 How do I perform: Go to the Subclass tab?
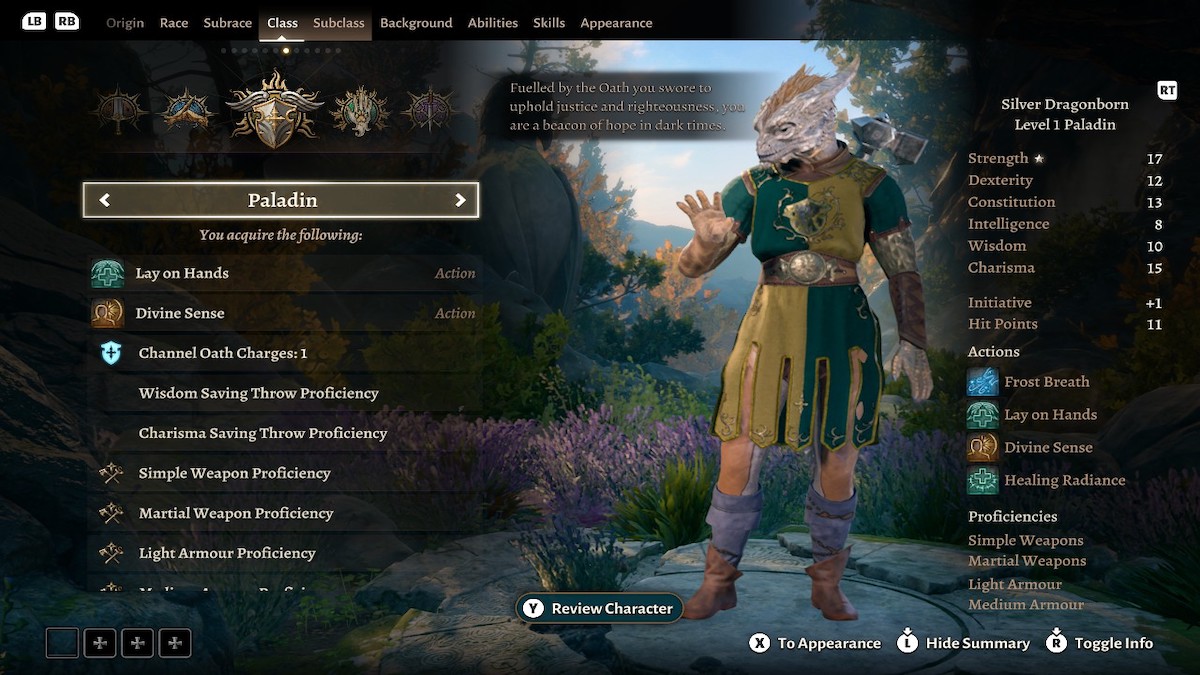[339, 23]
